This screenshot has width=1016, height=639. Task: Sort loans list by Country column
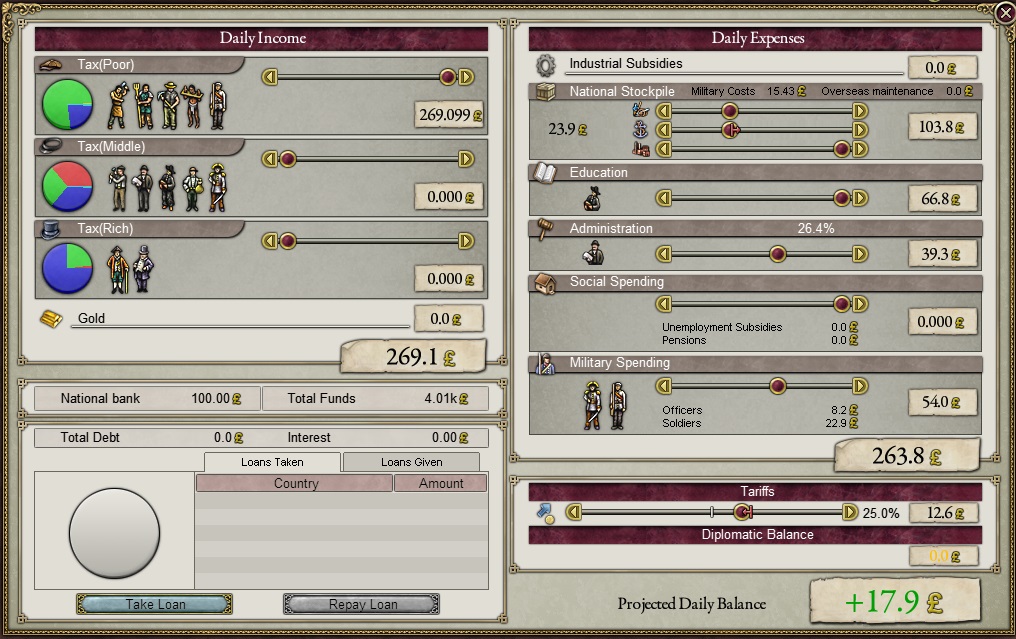pos(295,483)
